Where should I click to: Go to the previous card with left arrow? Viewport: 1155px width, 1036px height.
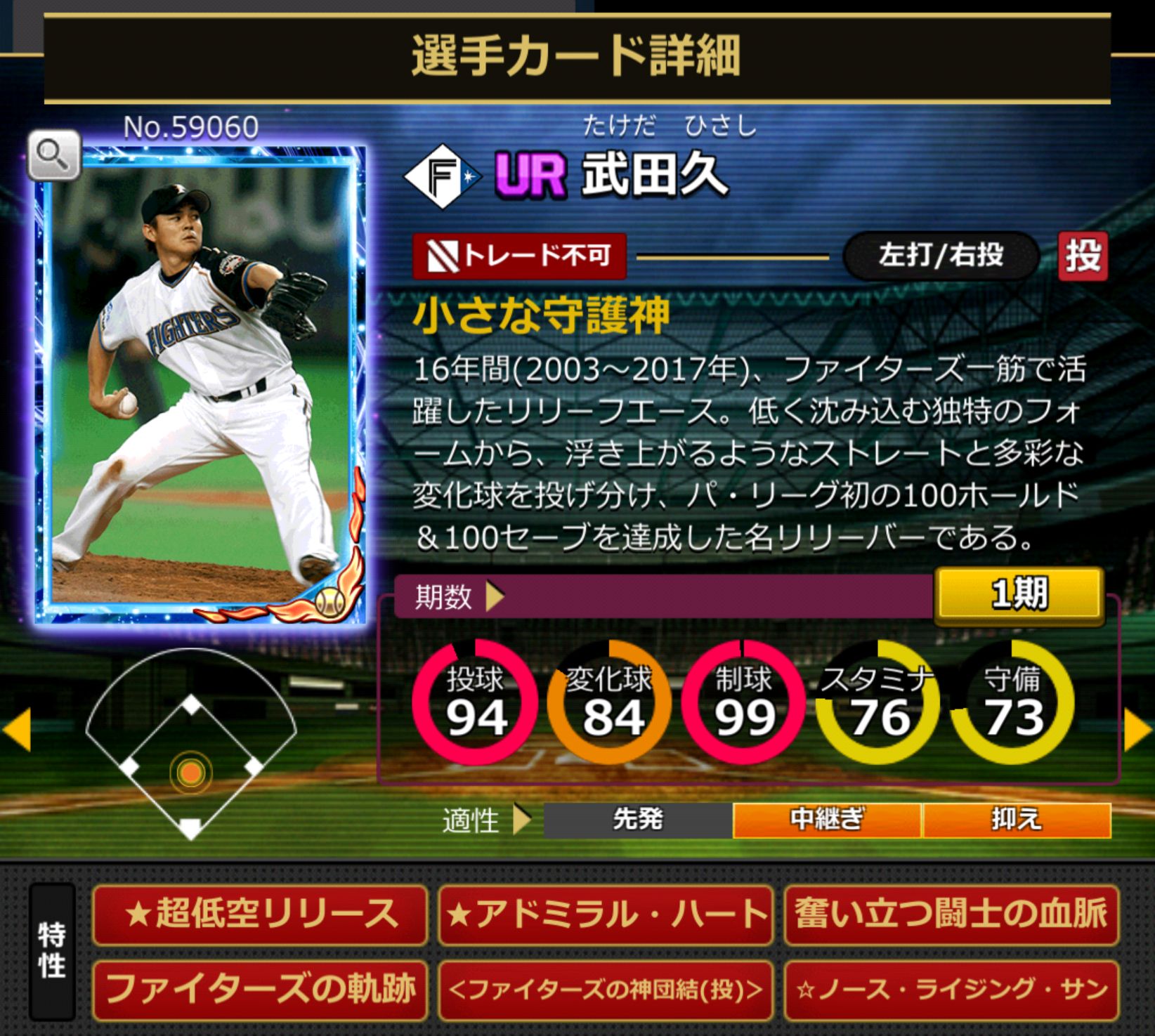click(18, 730)
